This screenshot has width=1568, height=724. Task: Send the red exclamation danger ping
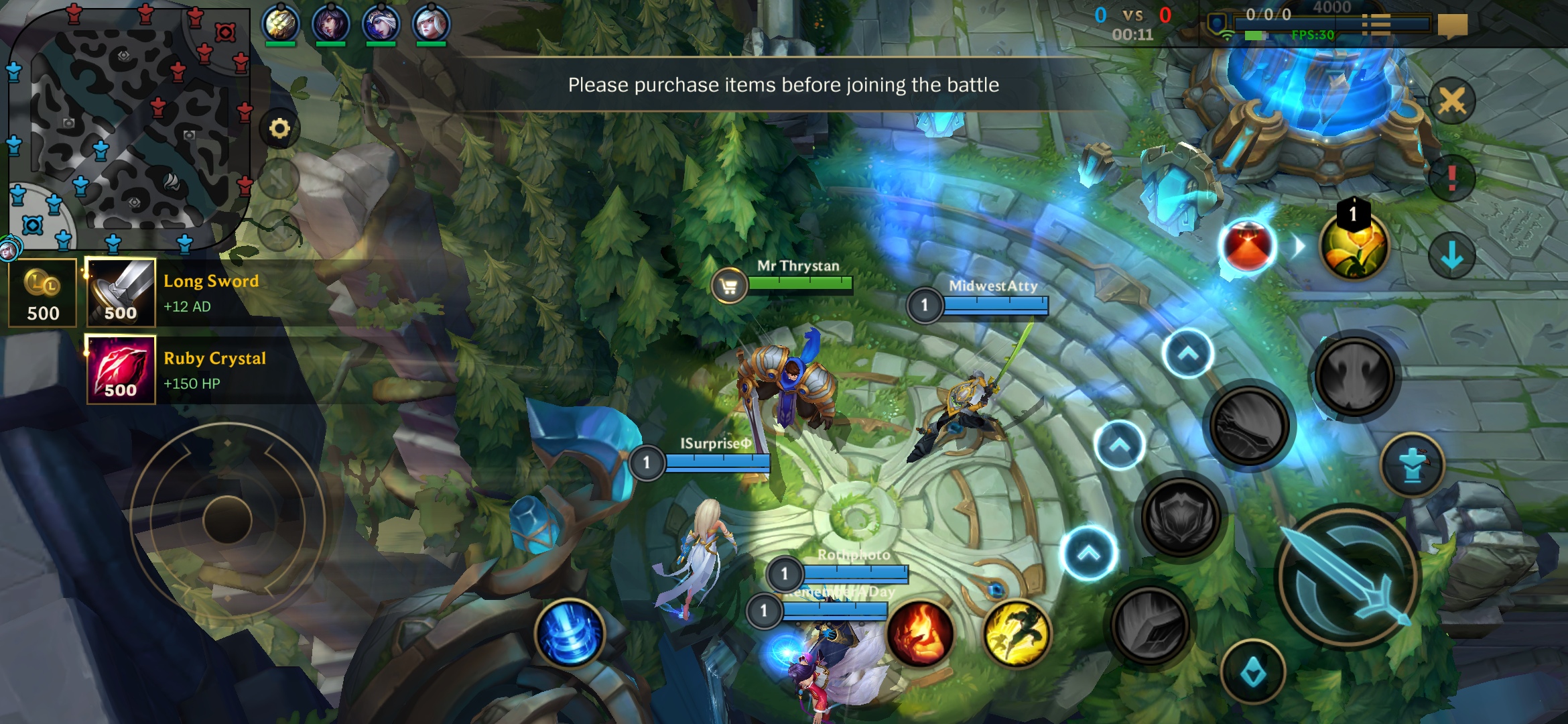coord(1451,178)
